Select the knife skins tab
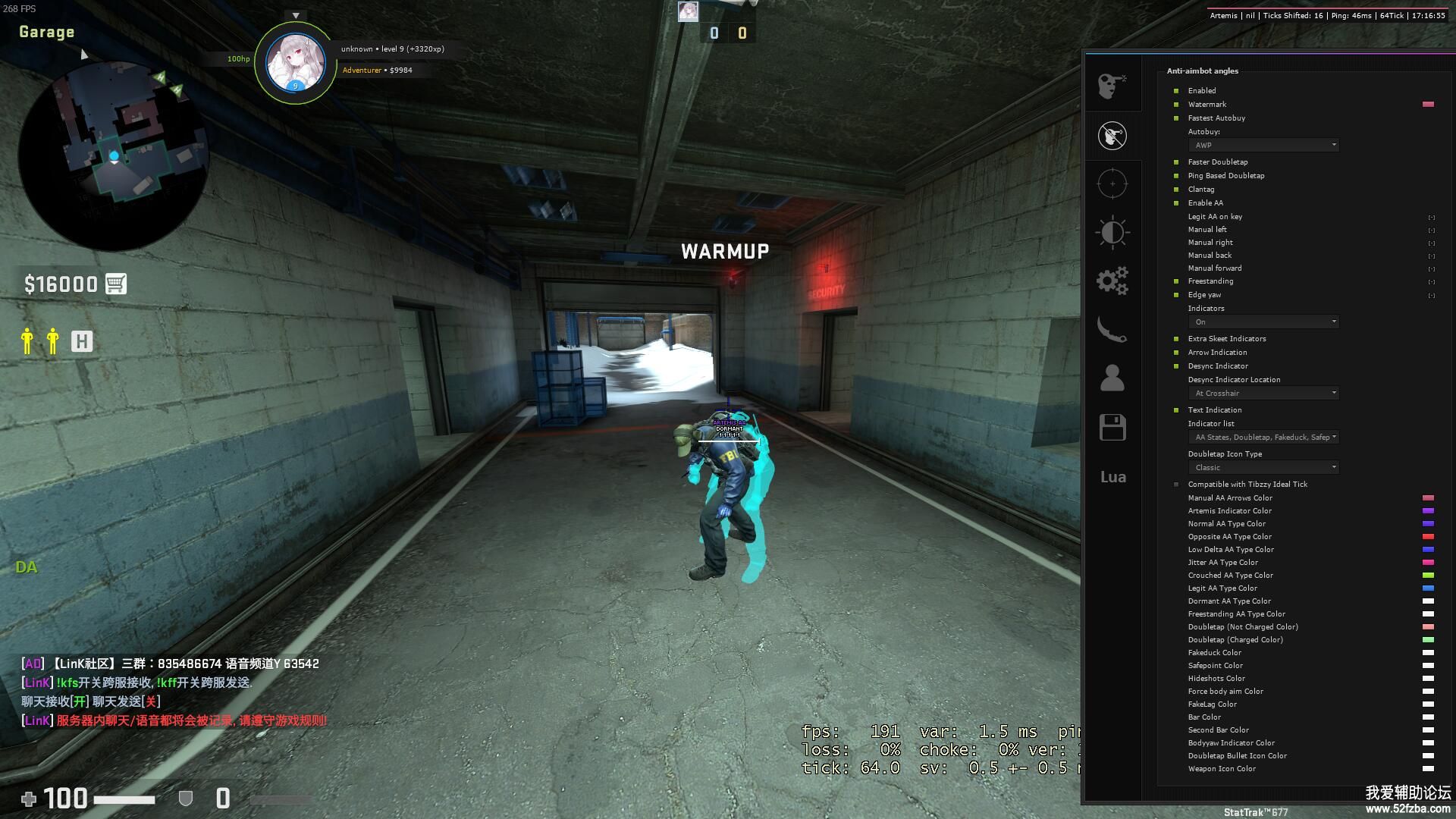This screenshot has height=819, width=1456. (x=1112, y=330)
